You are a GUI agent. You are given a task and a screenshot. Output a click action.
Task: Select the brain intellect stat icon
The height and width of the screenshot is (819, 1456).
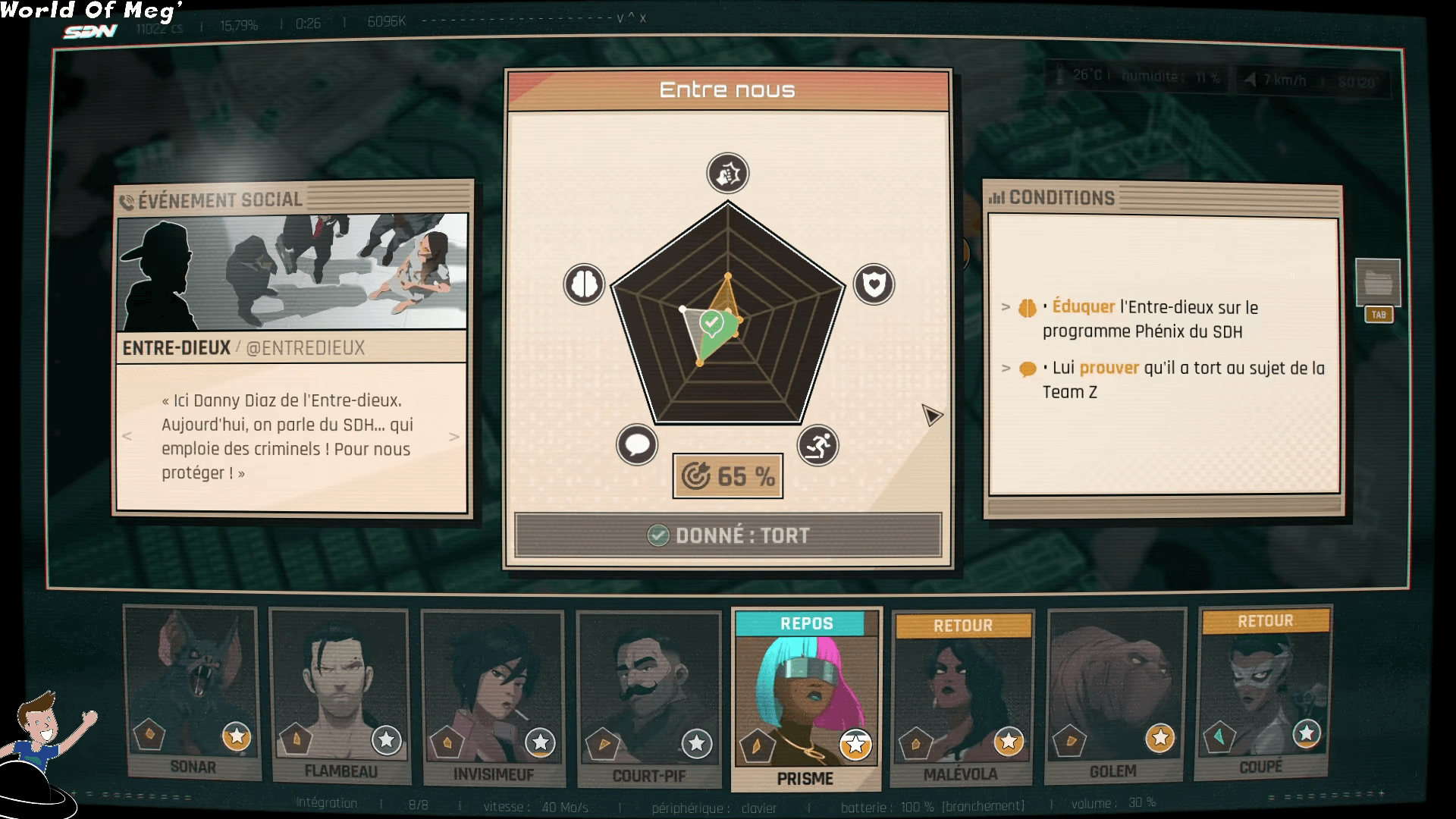pos(584,284)
